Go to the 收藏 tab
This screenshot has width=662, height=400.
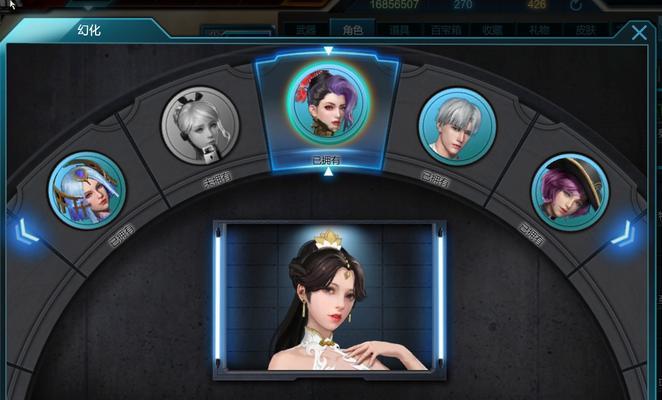[x=492, y=30]
